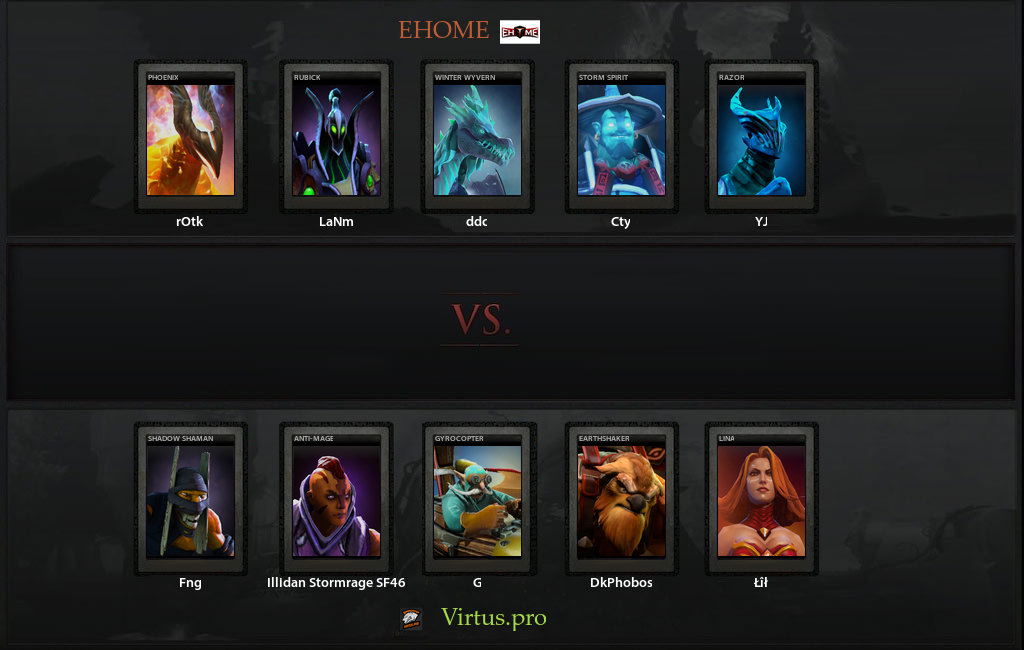Image resolution: width=1024 pixels, height=650 pixels.
Task: Click the Earthshaker hero portrait
Action: (x=621, y=500)
